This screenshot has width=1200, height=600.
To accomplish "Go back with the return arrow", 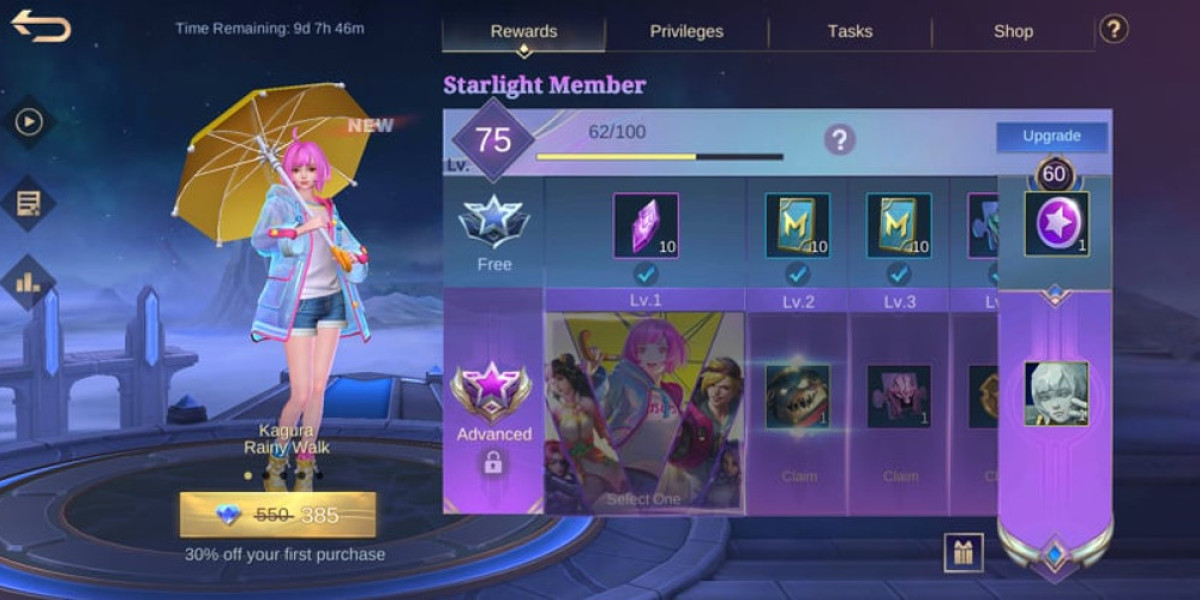I will [x=41, y=26].
